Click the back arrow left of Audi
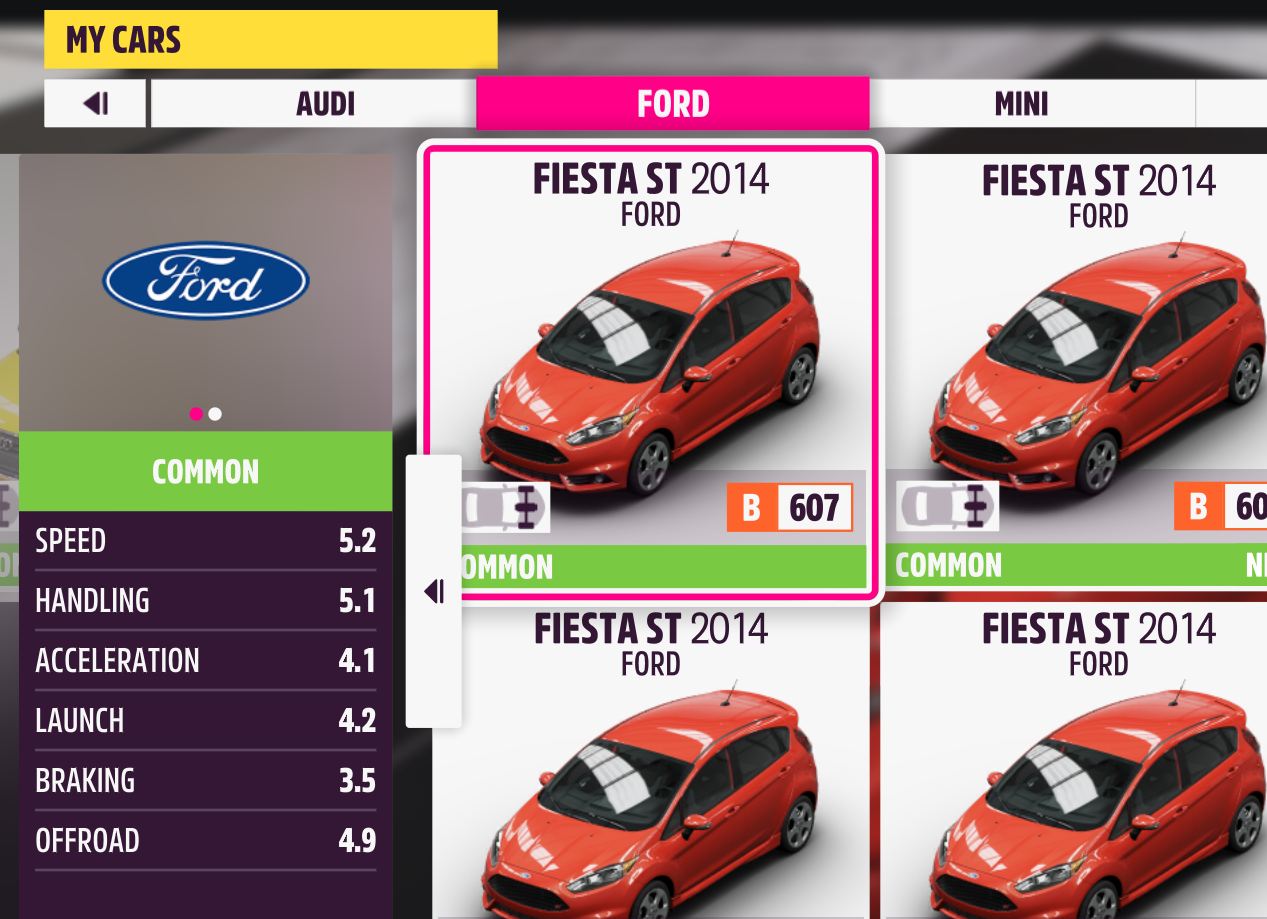 click(96, 104)
